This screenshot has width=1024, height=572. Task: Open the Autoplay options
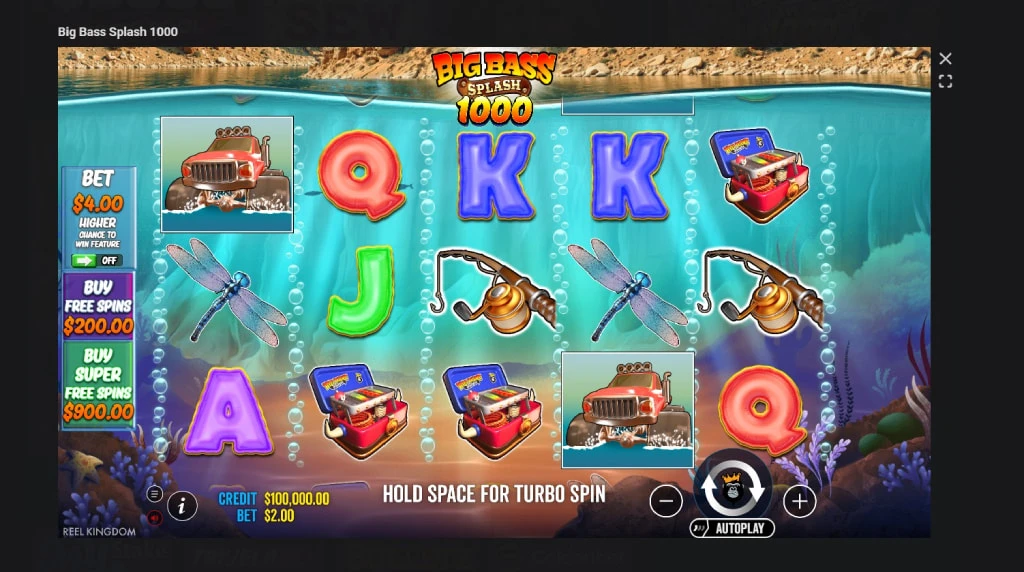733,527
